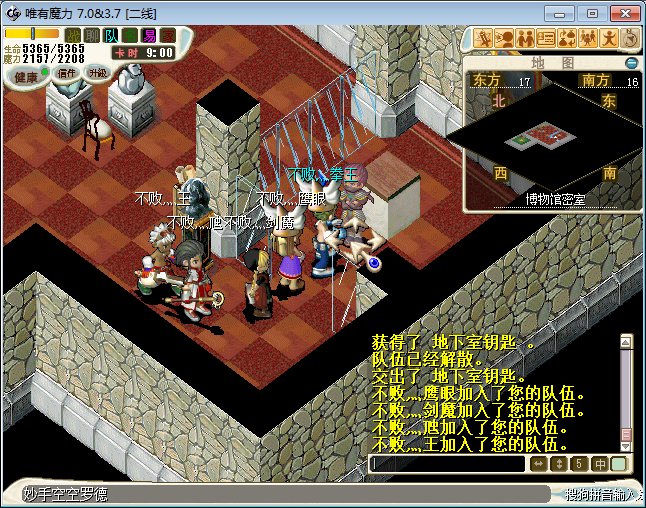
Task: Click the 中 chat input mode button
Action: tap(600, 464)
